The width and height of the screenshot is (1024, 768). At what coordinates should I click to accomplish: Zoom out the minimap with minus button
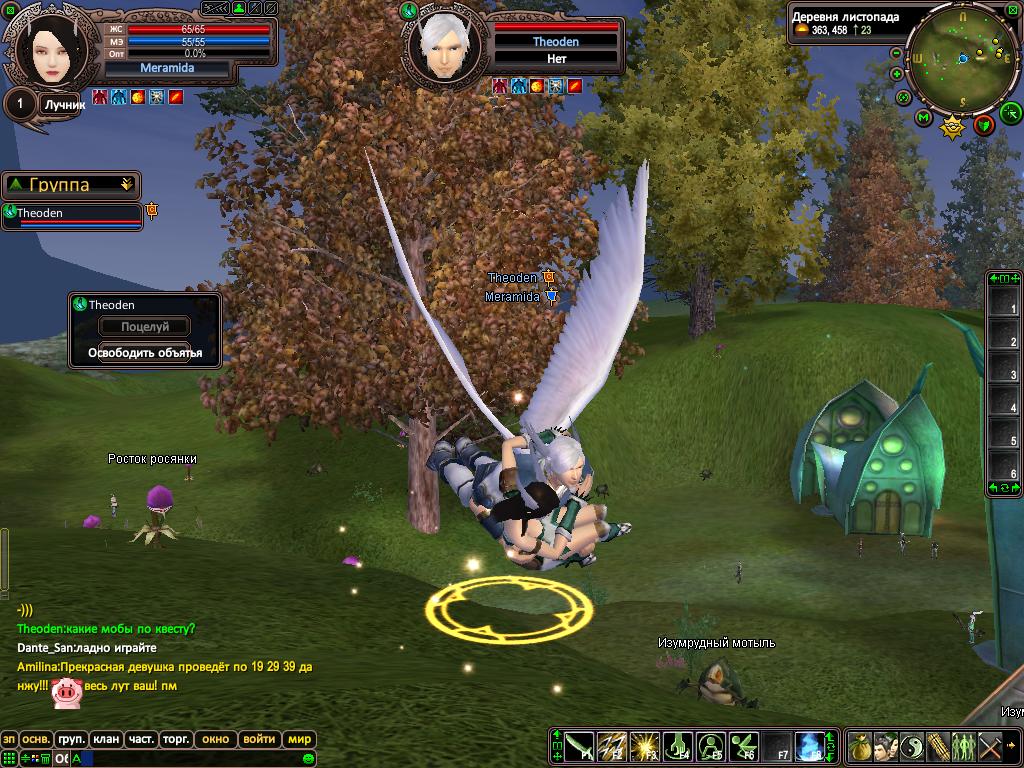click(x=896, y=53)
